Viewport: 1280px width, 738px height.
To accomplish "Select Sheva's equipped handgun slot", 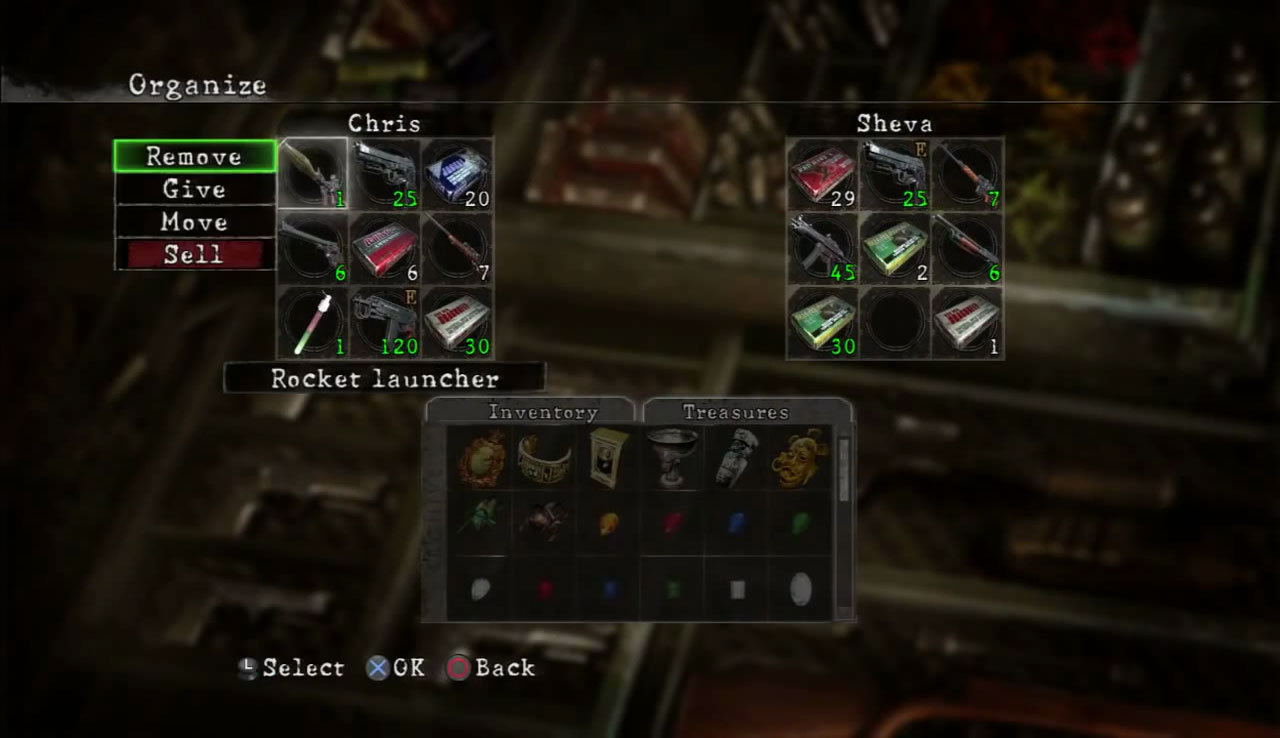I will click(895, 174).
